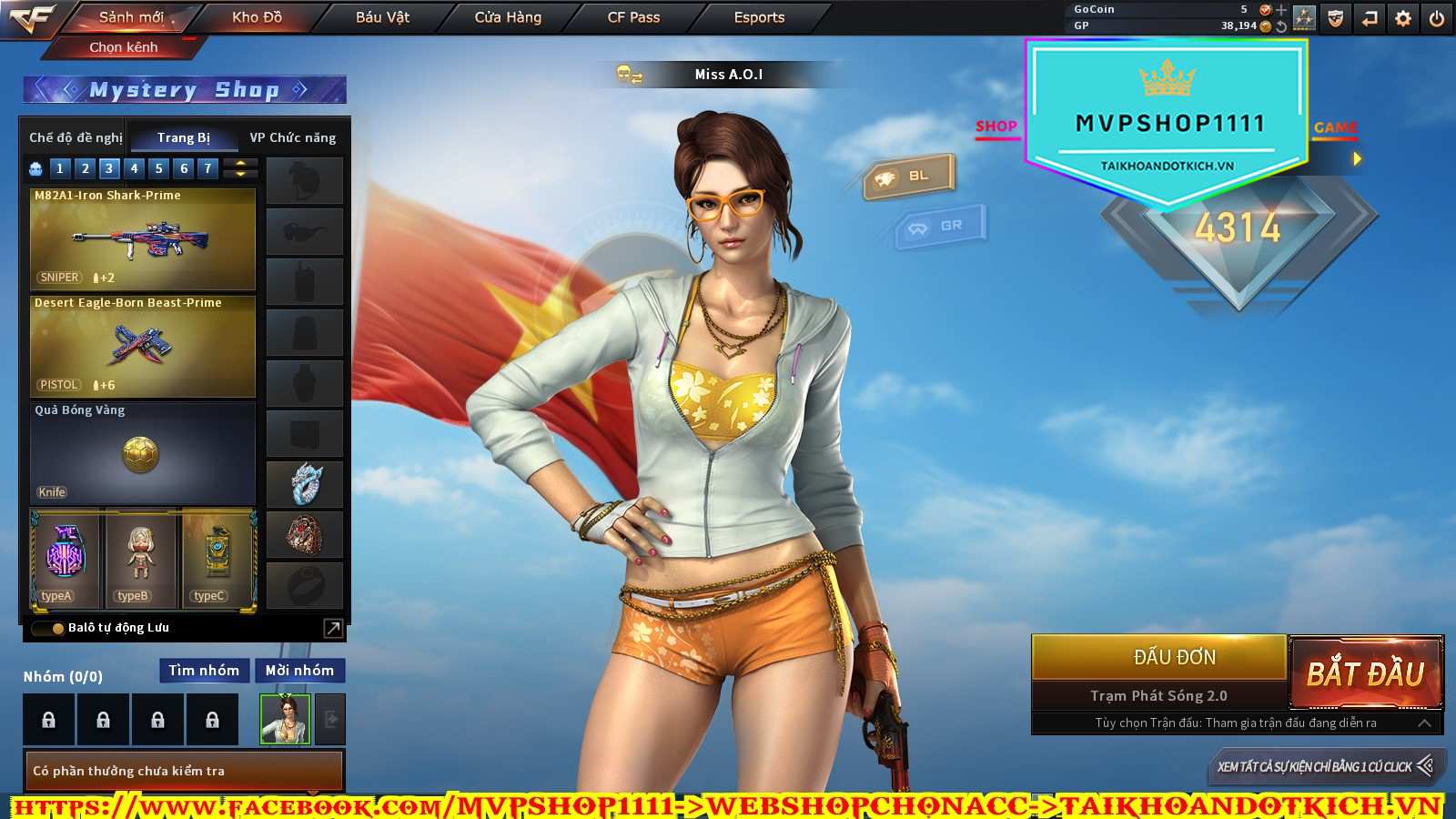Screen dimensions: 1456x819
Task: Toggle Balô tự động Lưu option
Action: tap(58, 628)
